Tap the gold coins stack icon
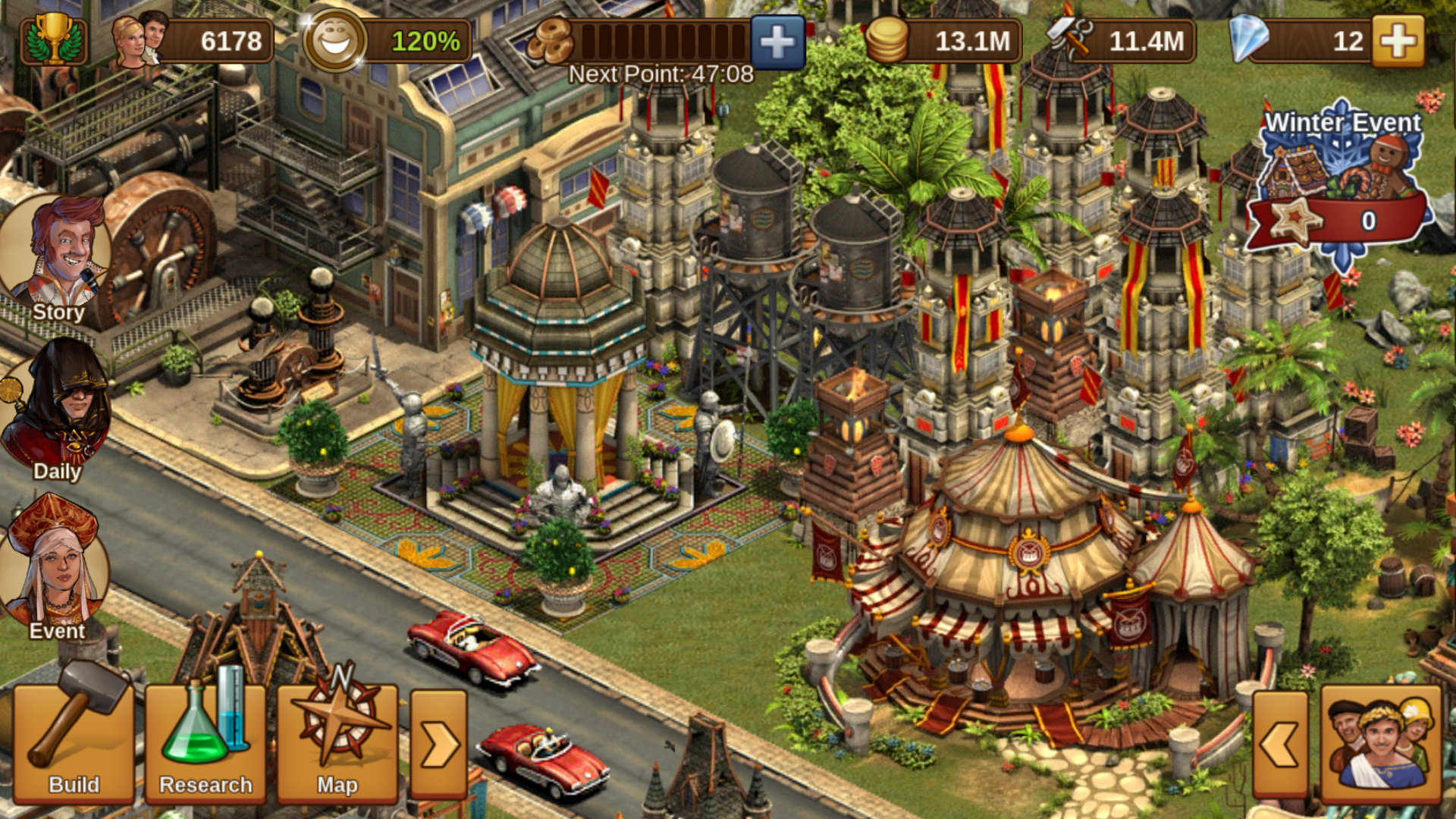Image resolution: width=1456 pixels, height=819 pixels. [x=886, y=41]
